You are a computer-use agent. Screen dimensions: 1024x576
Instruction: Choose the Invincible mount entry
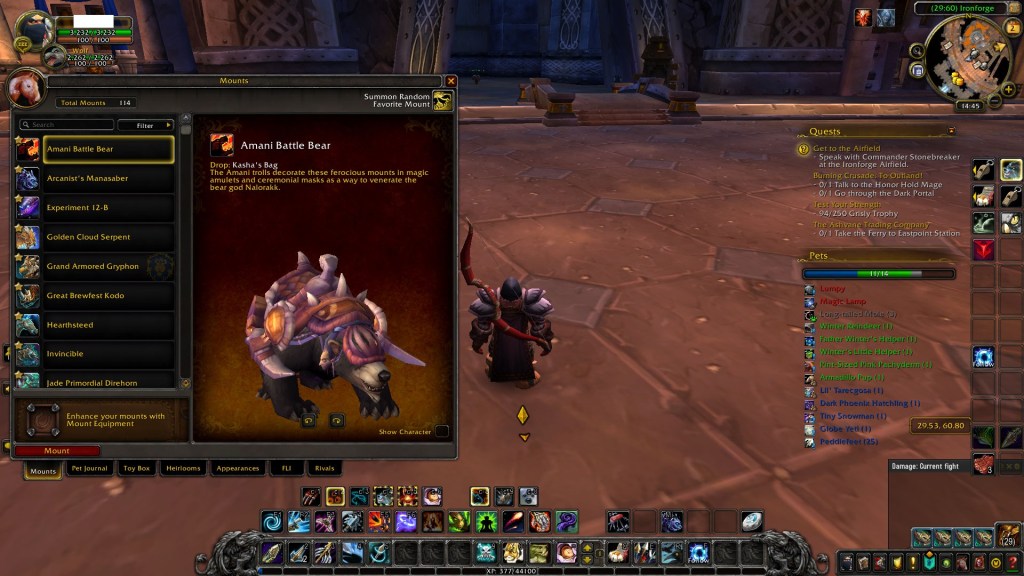tap(95, 354)
